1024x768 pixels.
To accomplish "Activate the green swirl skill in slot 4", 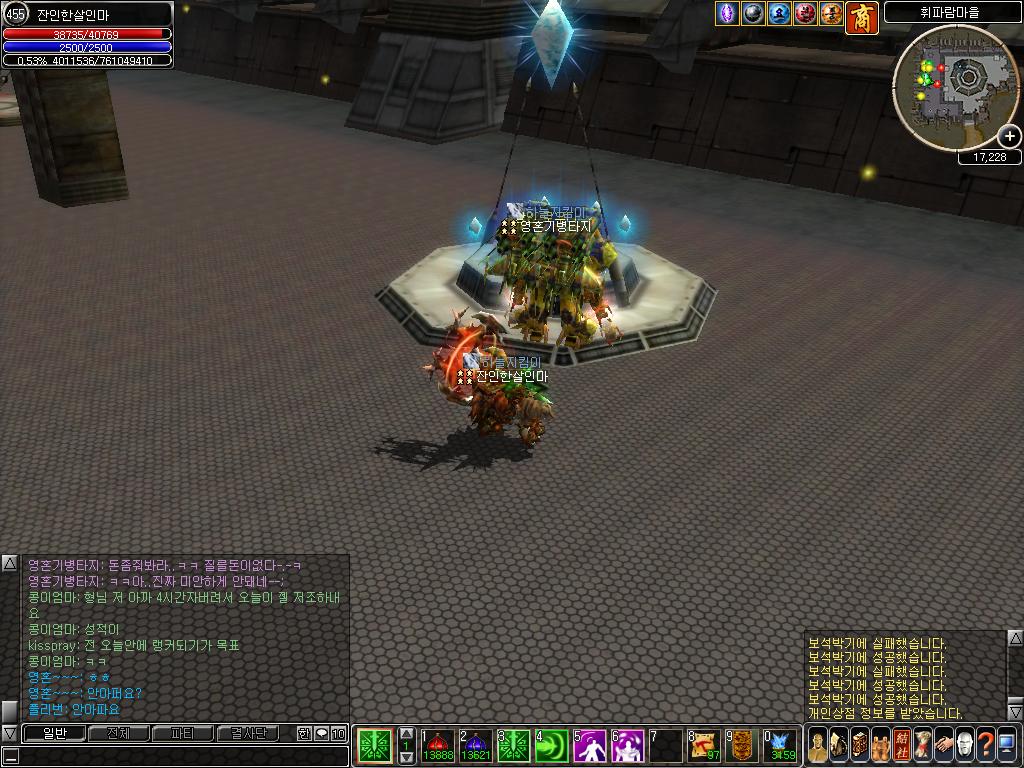I will (551, 745).
